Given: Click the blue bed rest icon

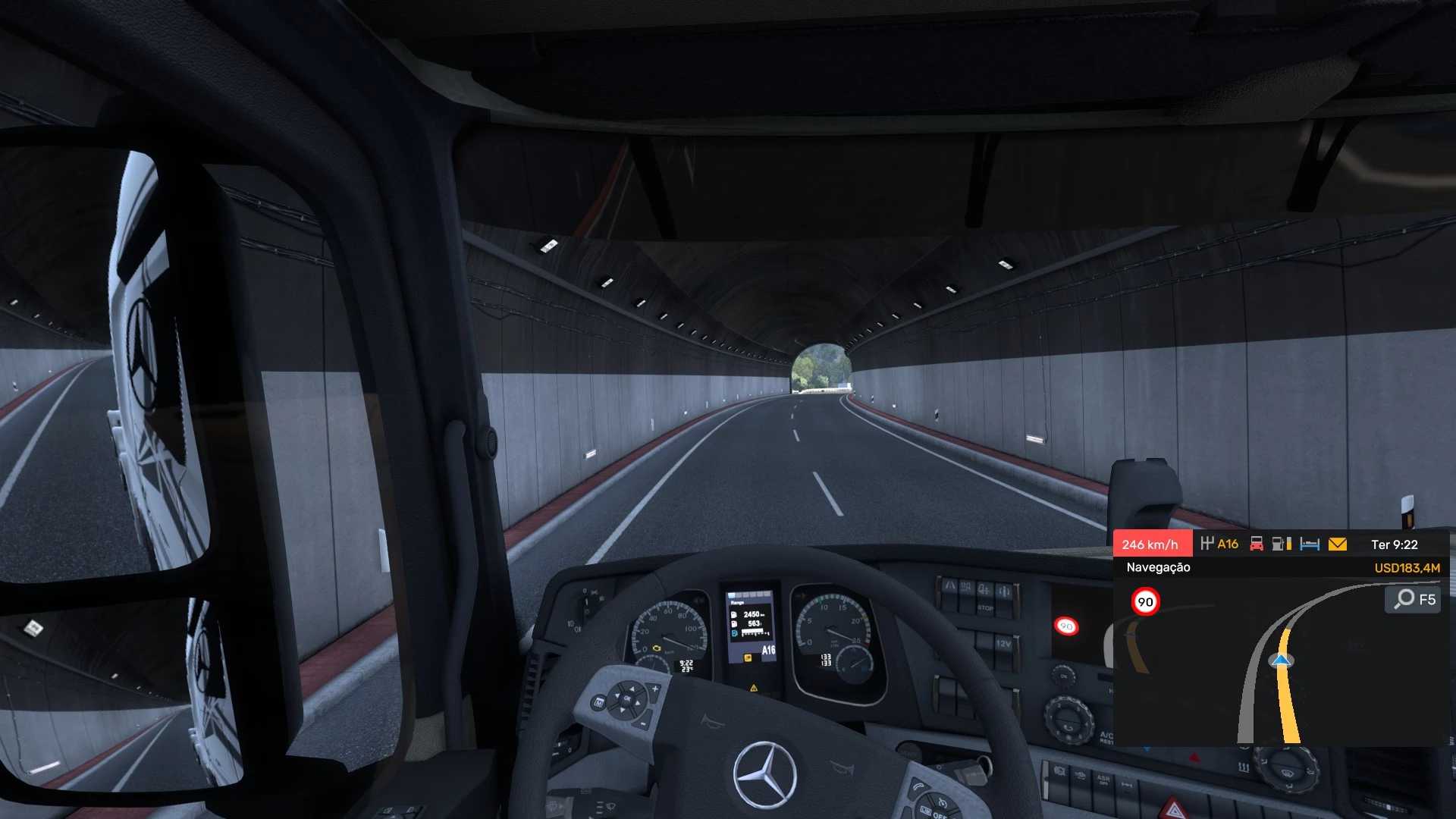Looking at the screenshot, I should [x=1310, y=544].
